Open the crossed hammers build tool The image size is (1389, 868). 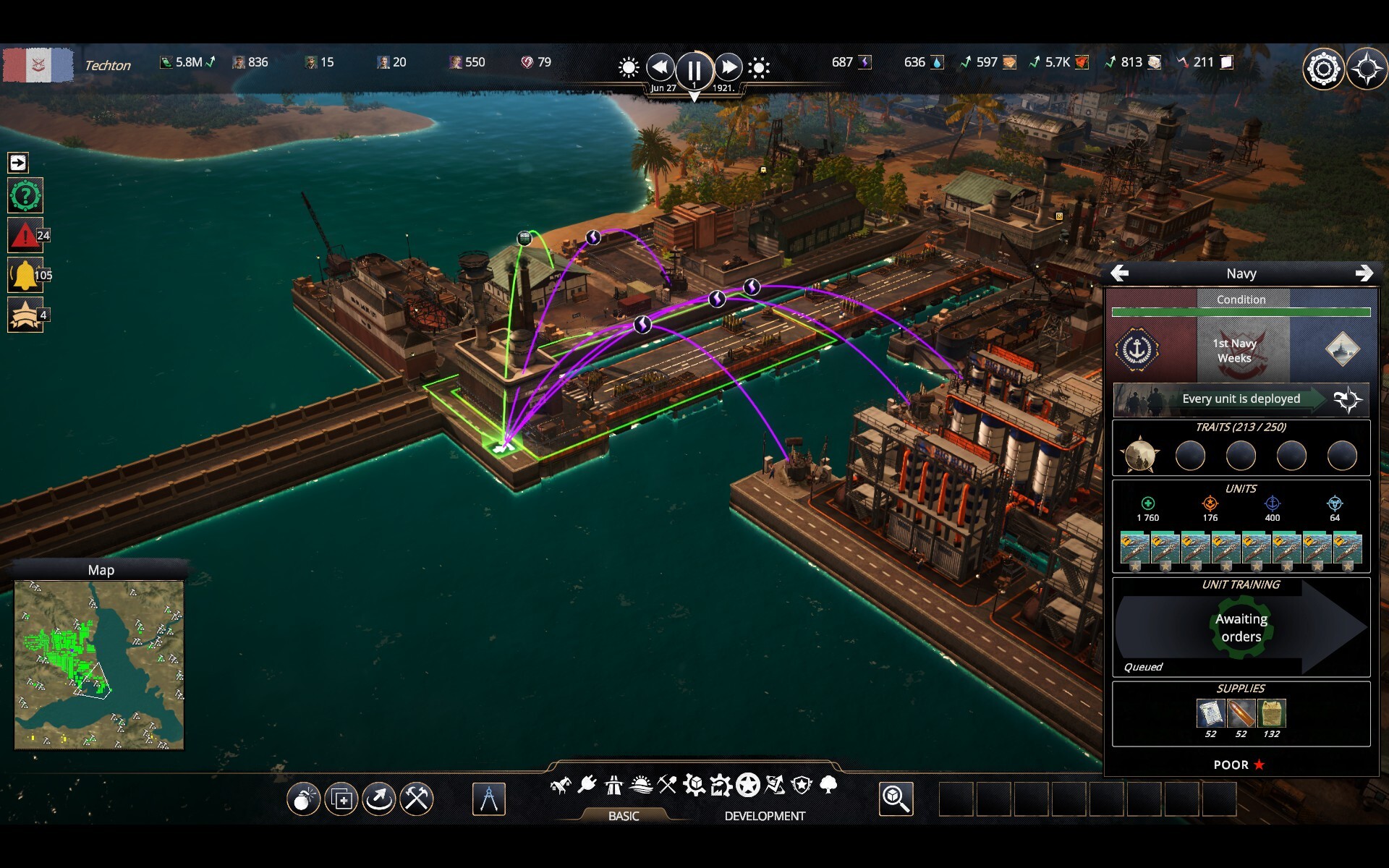tap(417, 799)
